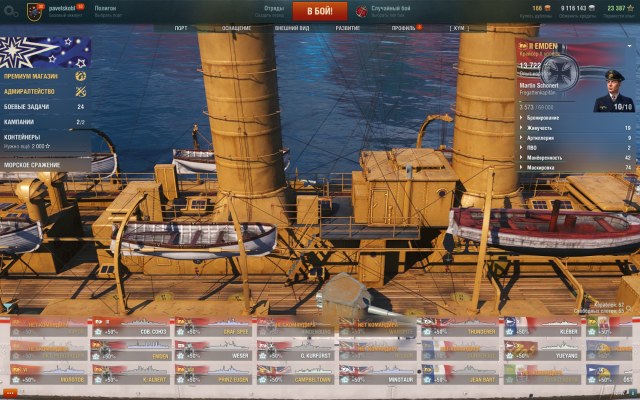Viewport: 640px width, 400px height.
Task: Choose the Minotaur ship from carousel
Action: pos(378,376)
